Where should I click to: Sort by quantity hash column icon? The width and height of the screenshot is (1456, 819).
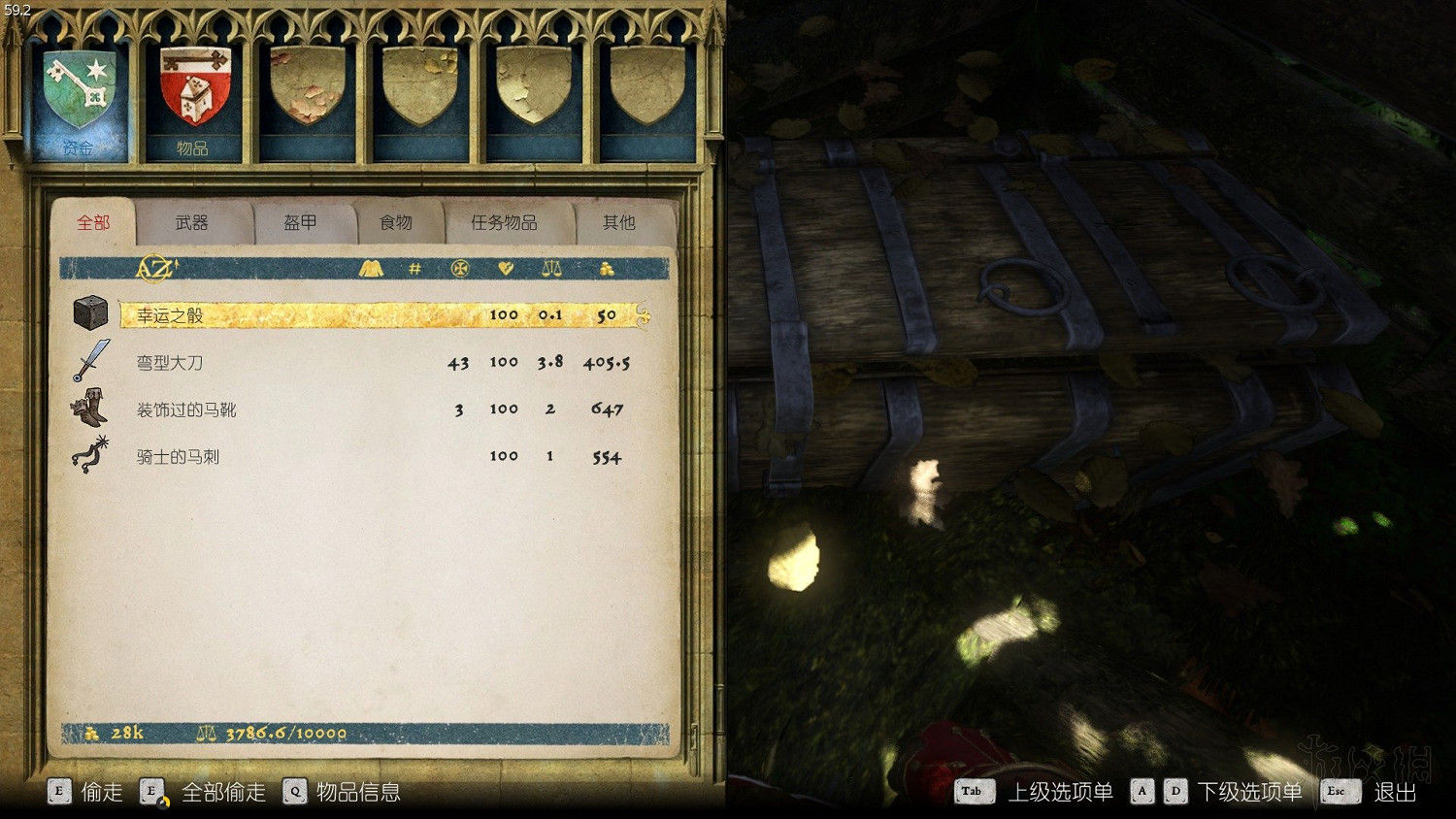(414, 269)
